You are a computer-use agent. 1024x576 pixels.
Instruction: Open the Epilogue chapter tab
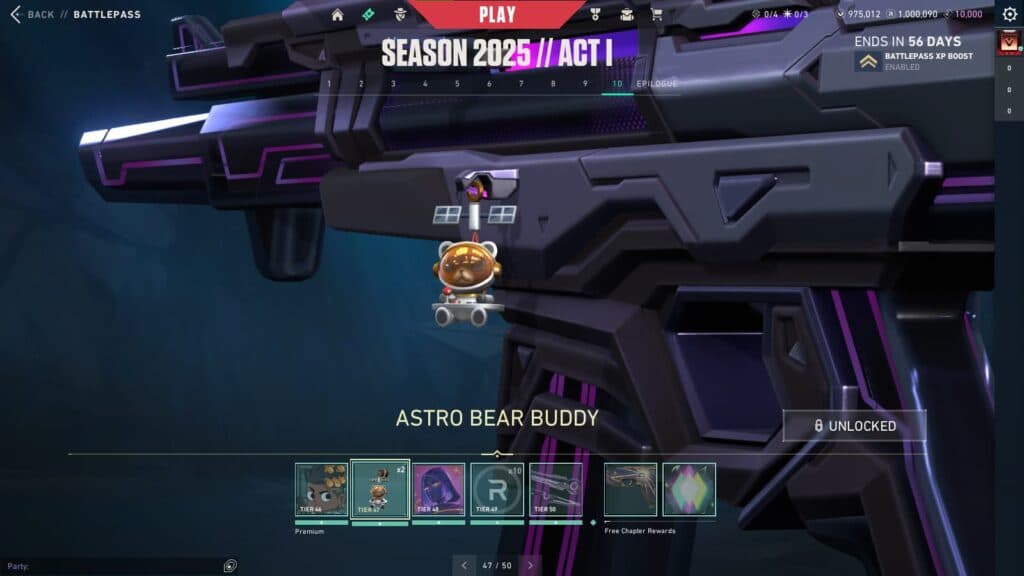(657, 84)
